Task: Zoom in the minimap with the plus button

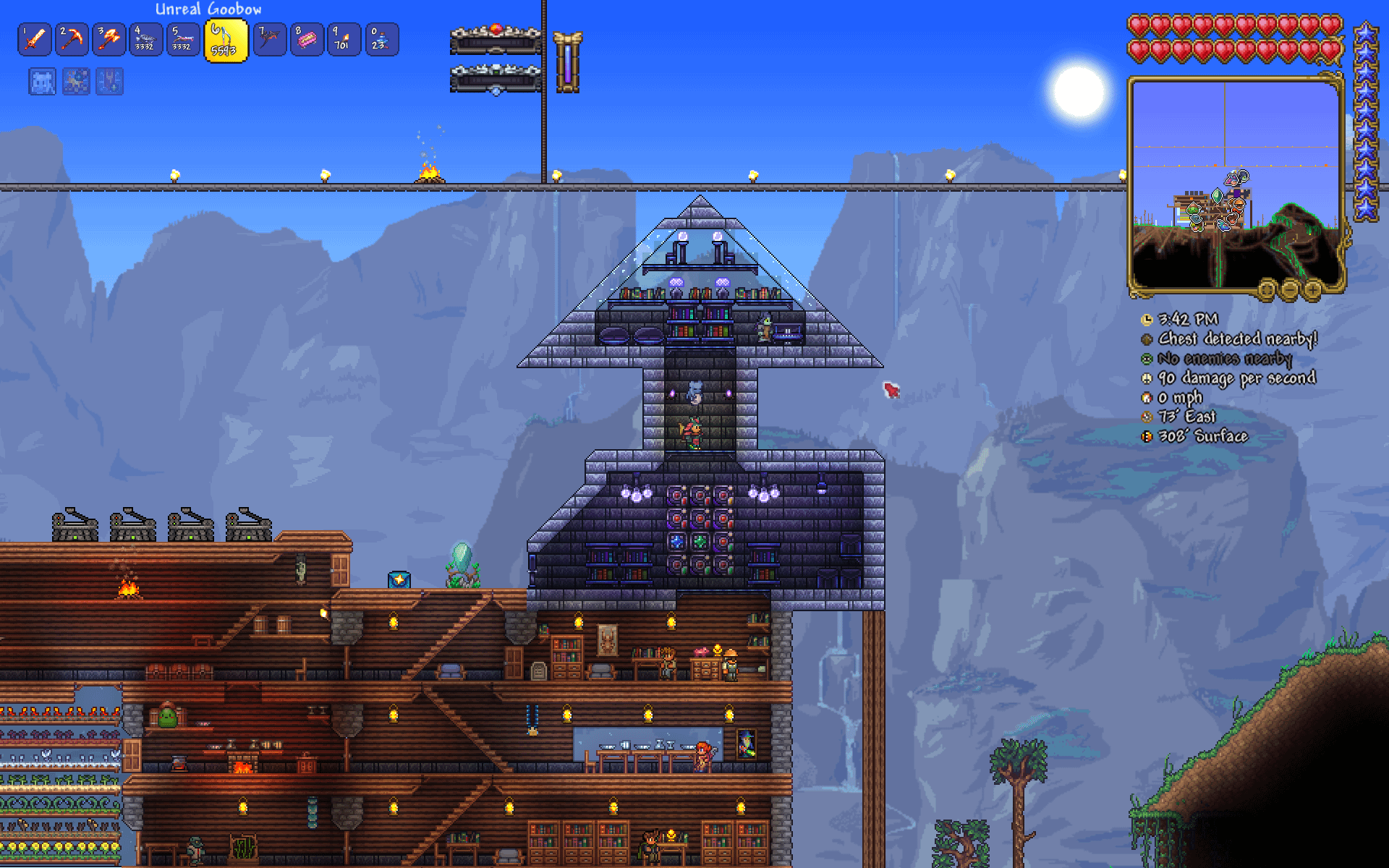Action: pos(1312,290)
